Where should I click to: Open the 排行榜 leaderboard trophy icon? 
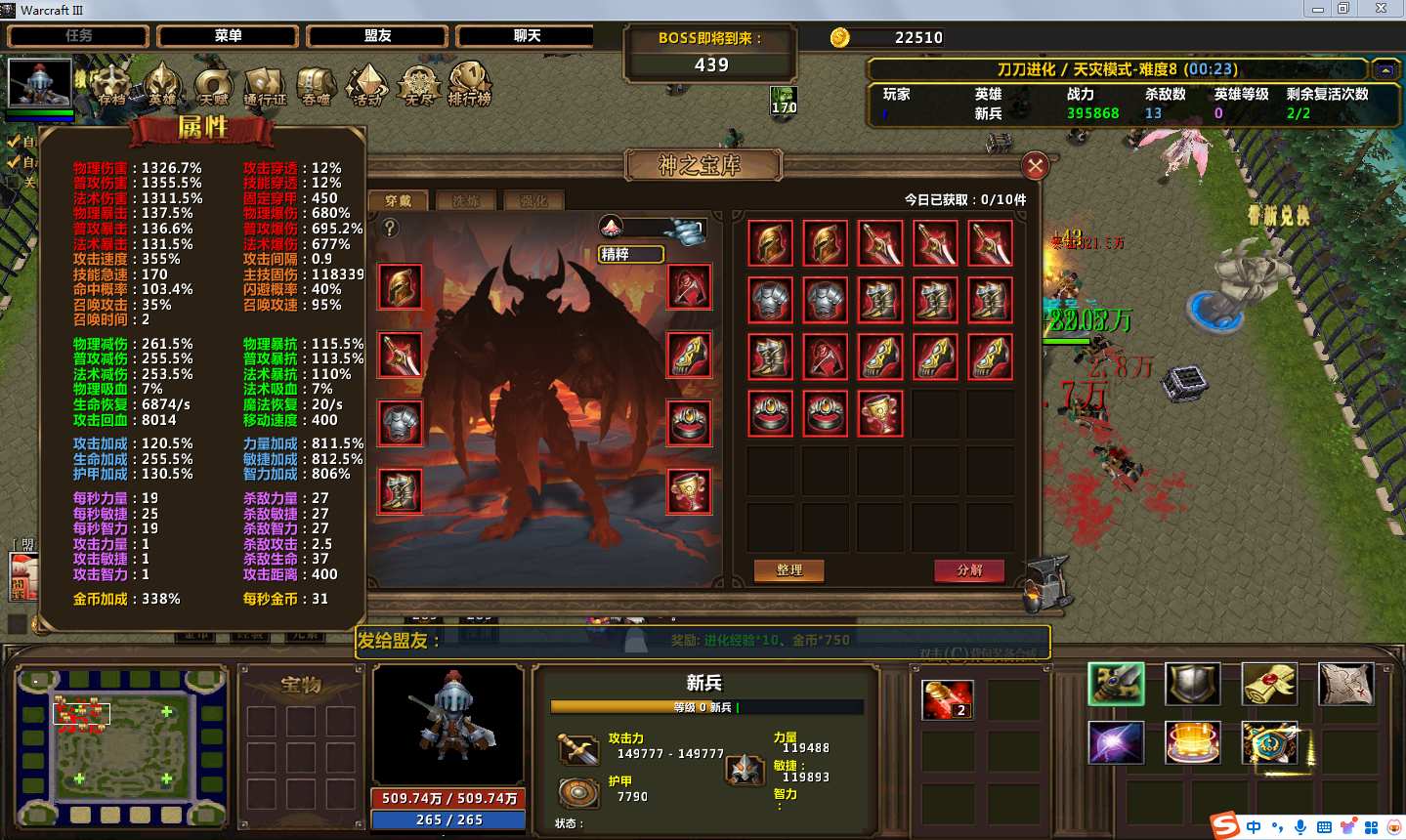[469, 84]
